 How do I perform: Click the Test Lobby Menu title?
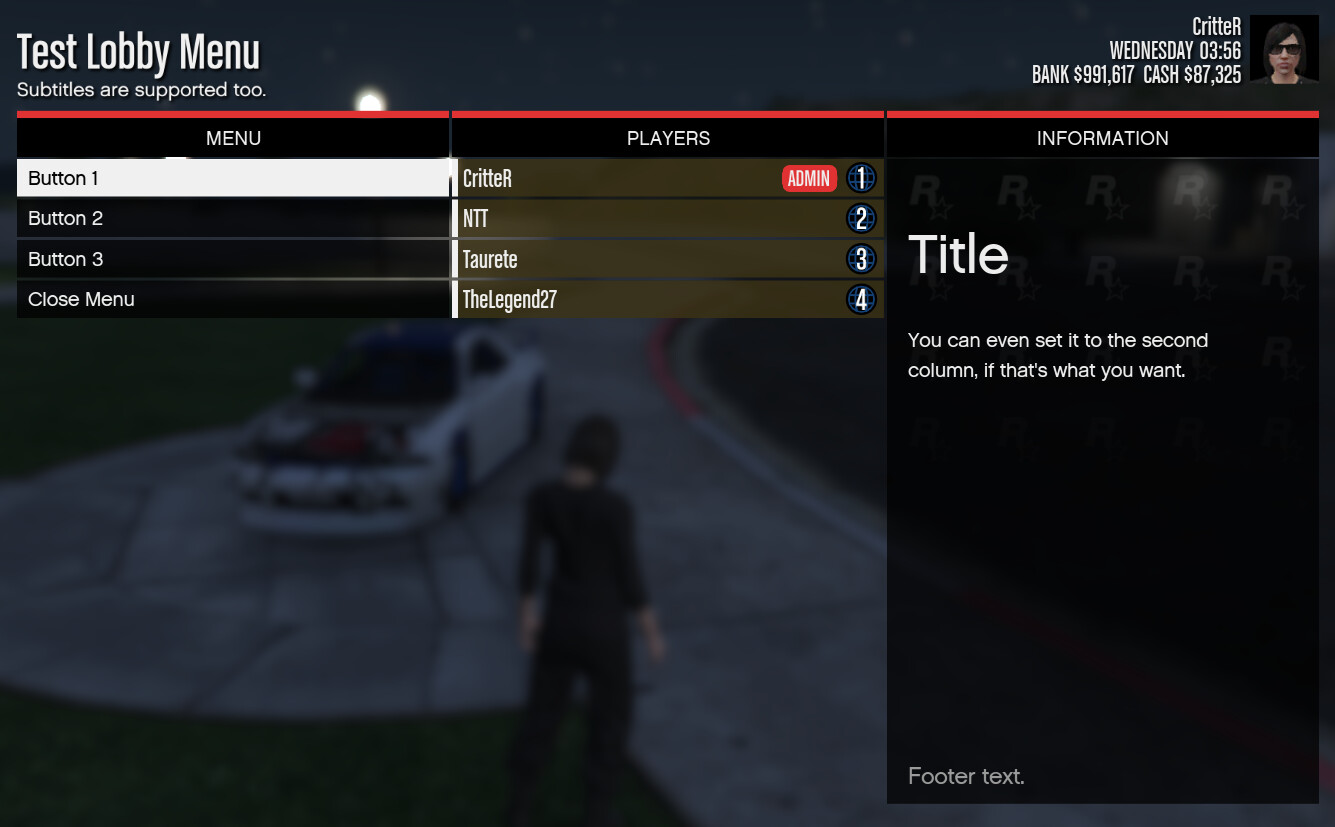138,52
